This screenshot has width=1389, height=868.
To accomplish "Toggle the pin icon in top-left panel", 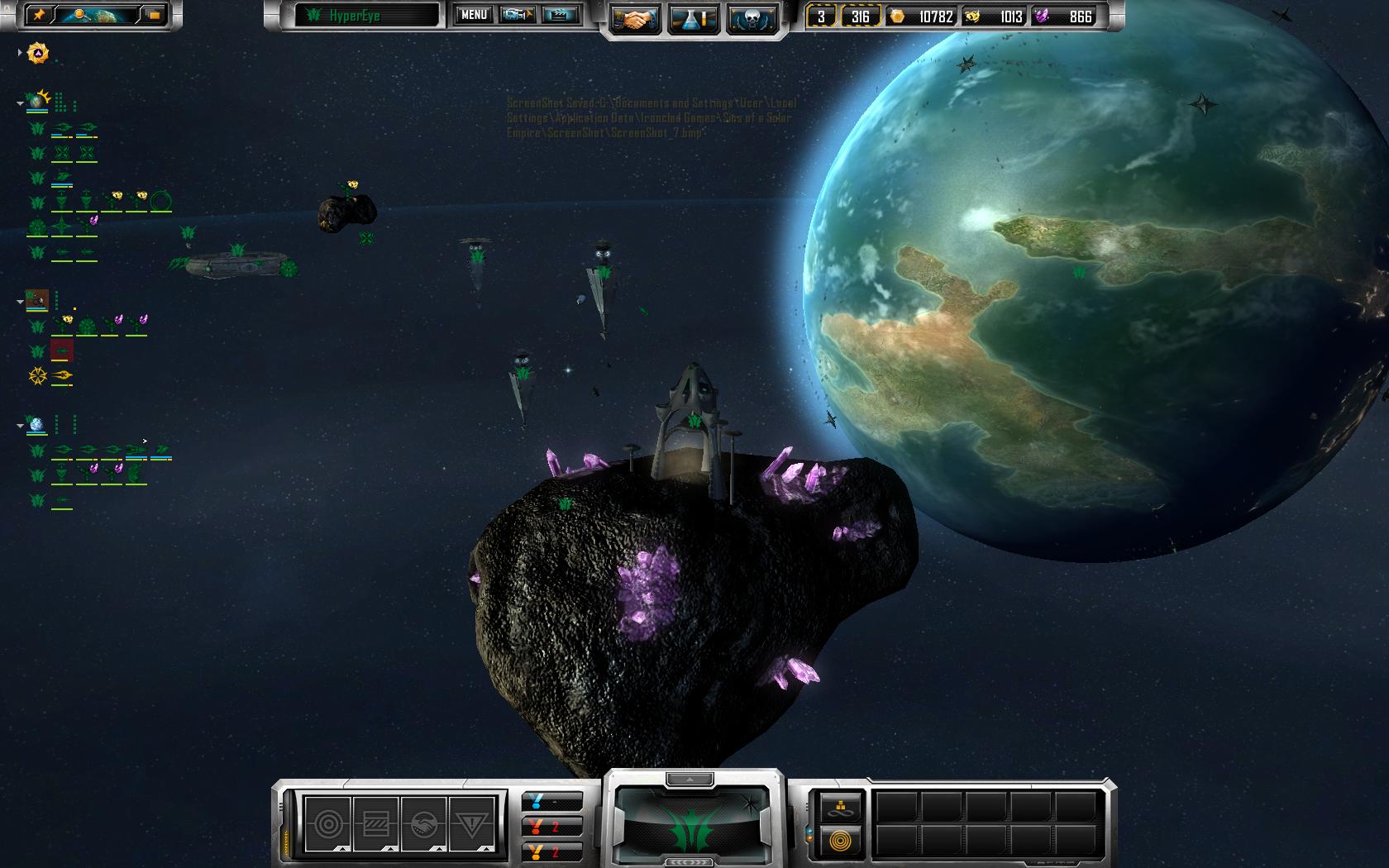I will (x=39, y=15).
